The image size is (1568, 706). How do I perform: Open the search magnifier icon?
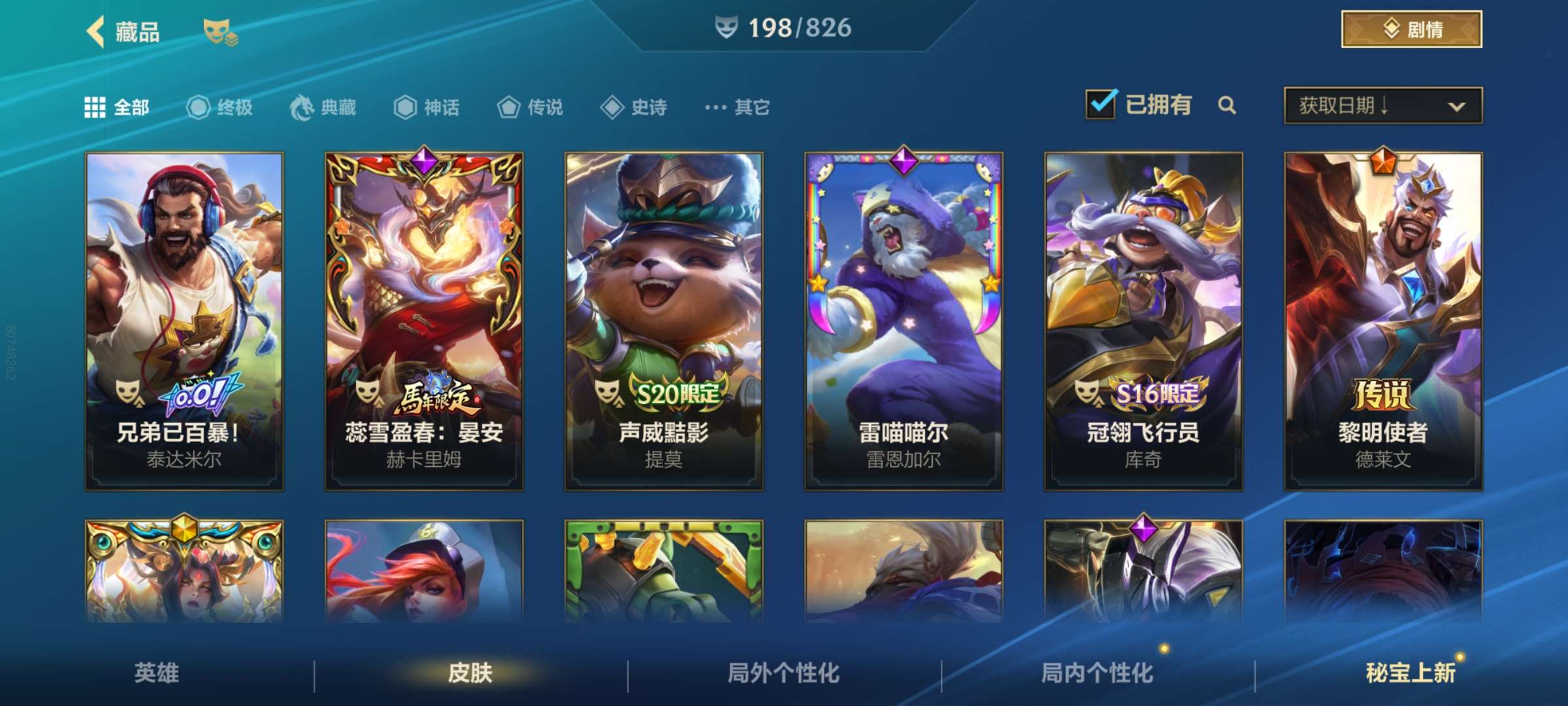point(1227,105)
